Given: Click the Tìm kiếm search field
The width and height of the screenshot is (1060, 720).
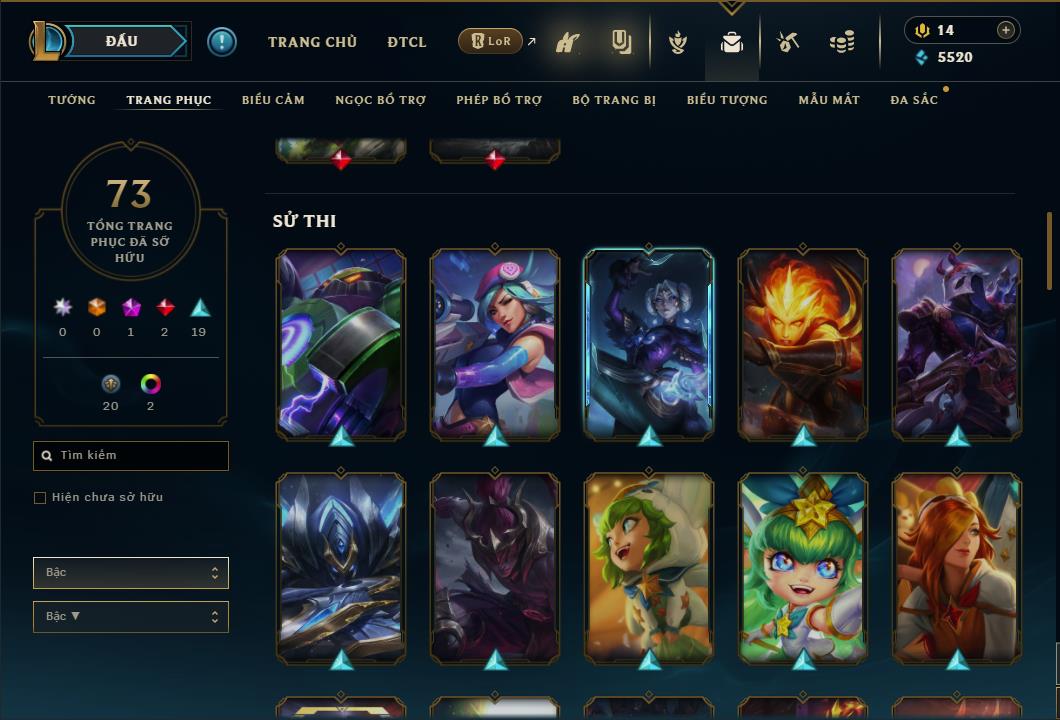Looking at the screenshot, I should [x=131, y=456].
